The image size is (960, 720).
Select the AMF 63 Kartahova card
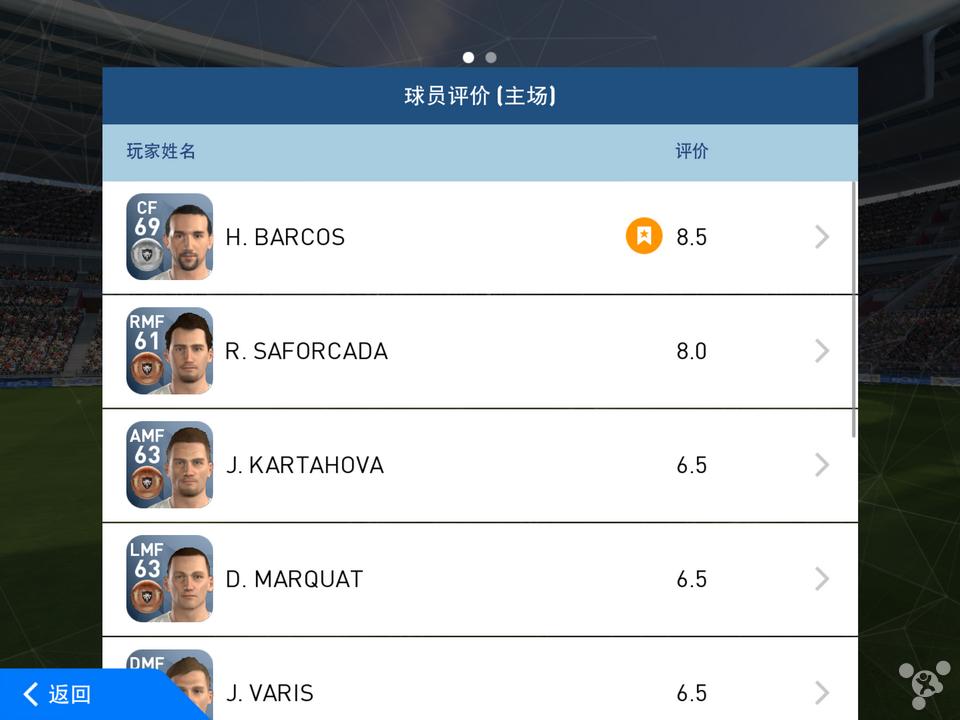click(x=170, y=465)
